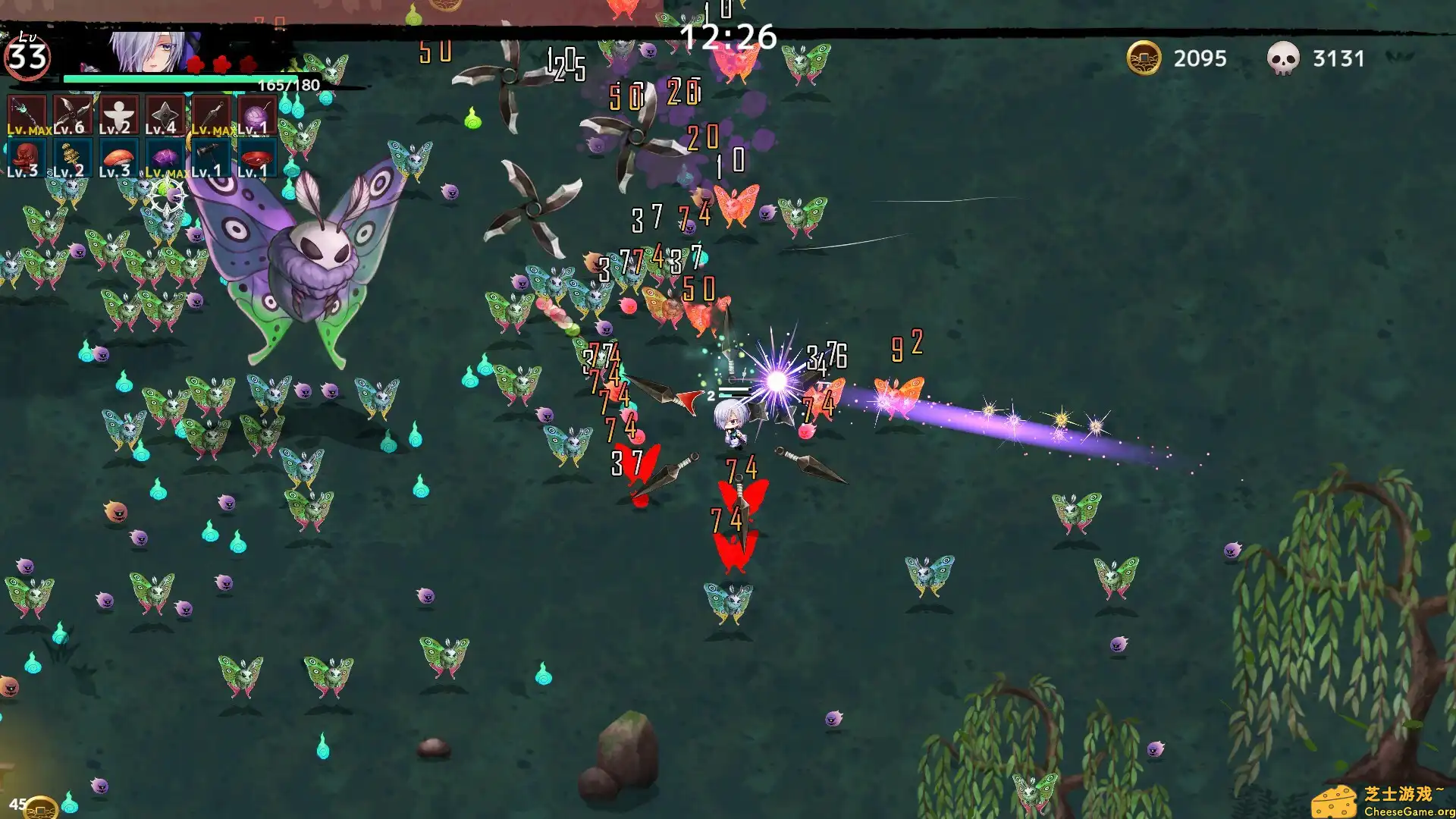Screen dimensions: 1456x819
Task: Select the Lv.MAX spear weapon icon
Action: (28, 114)
